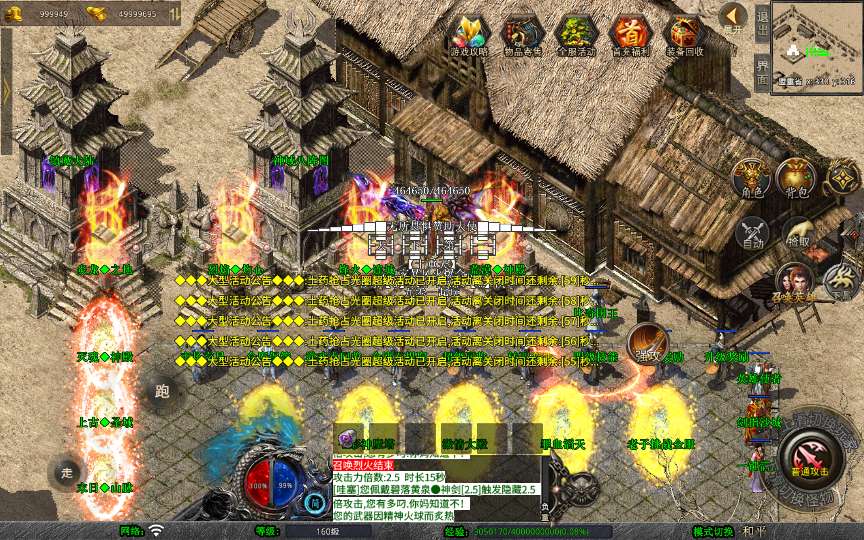
Task: Open the 首充福利 first-recharge bonus icon
Action: click(630, 34)
